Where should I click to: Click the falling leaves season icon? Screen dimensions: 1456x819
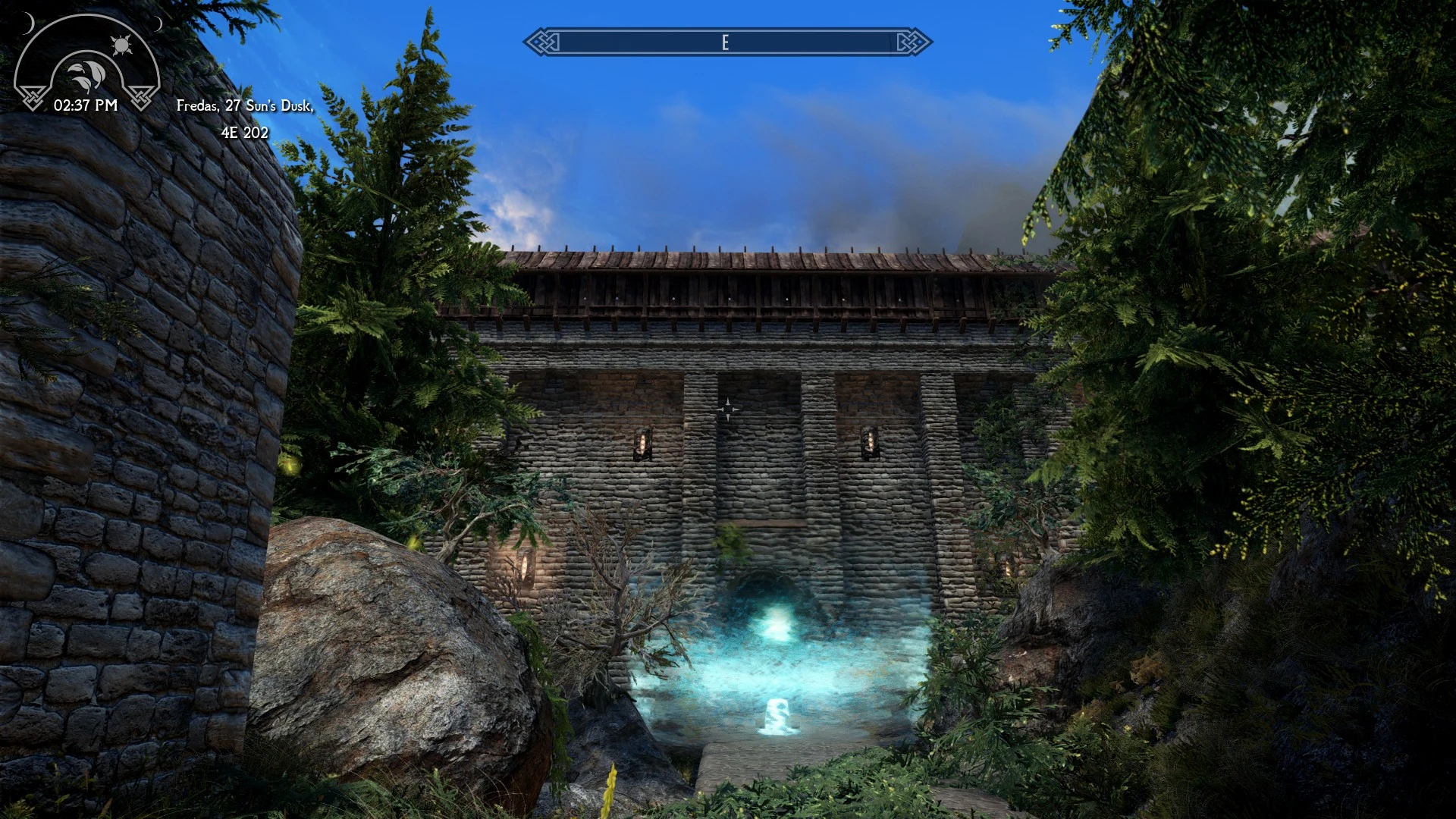tap(86, 74)
